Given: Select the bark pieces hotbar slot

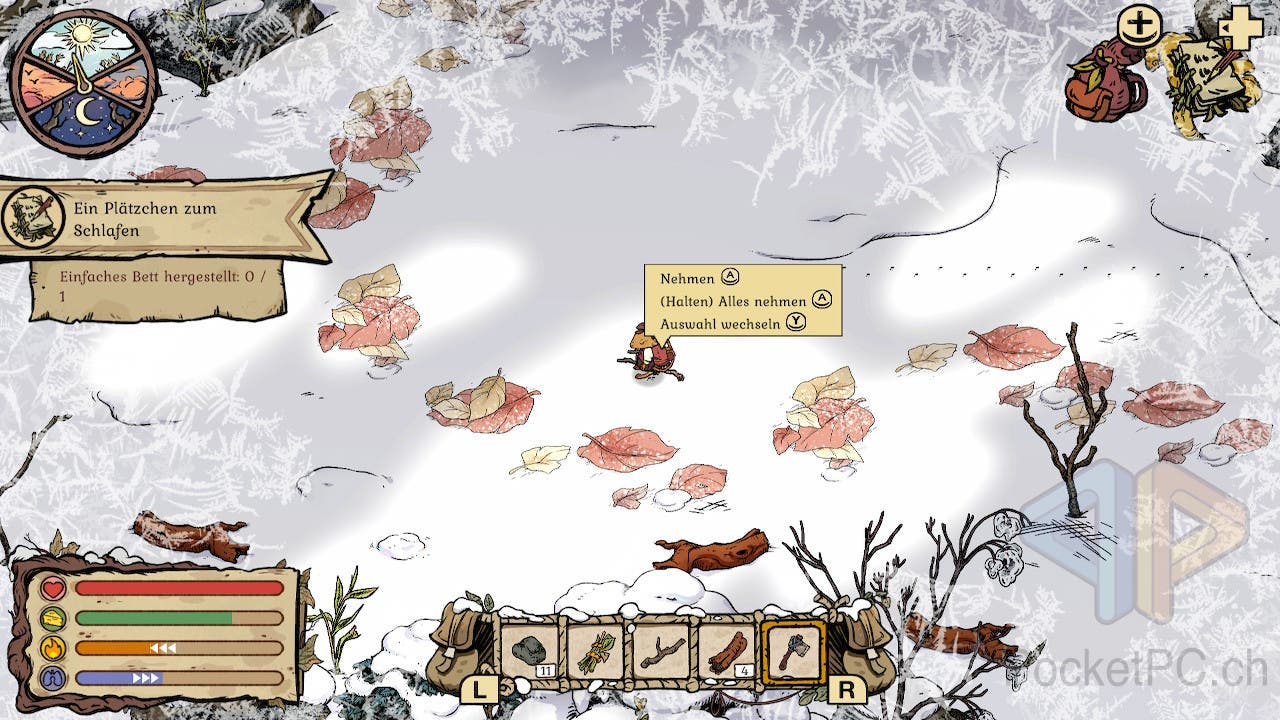Looking at the screenshot, I should [727, 652].
